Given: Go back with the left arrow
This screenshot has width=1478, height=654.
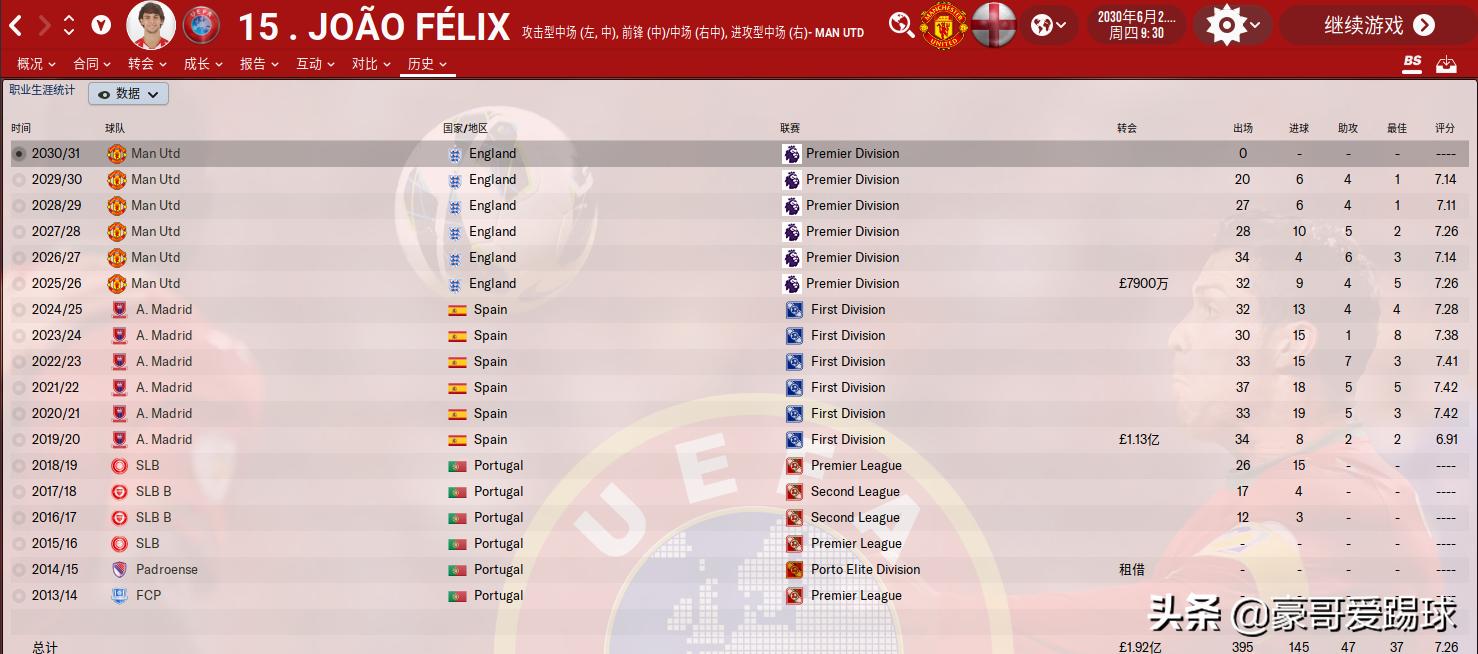Looking at the screenshot, I should pyautogui.click(x=16, y=25).
